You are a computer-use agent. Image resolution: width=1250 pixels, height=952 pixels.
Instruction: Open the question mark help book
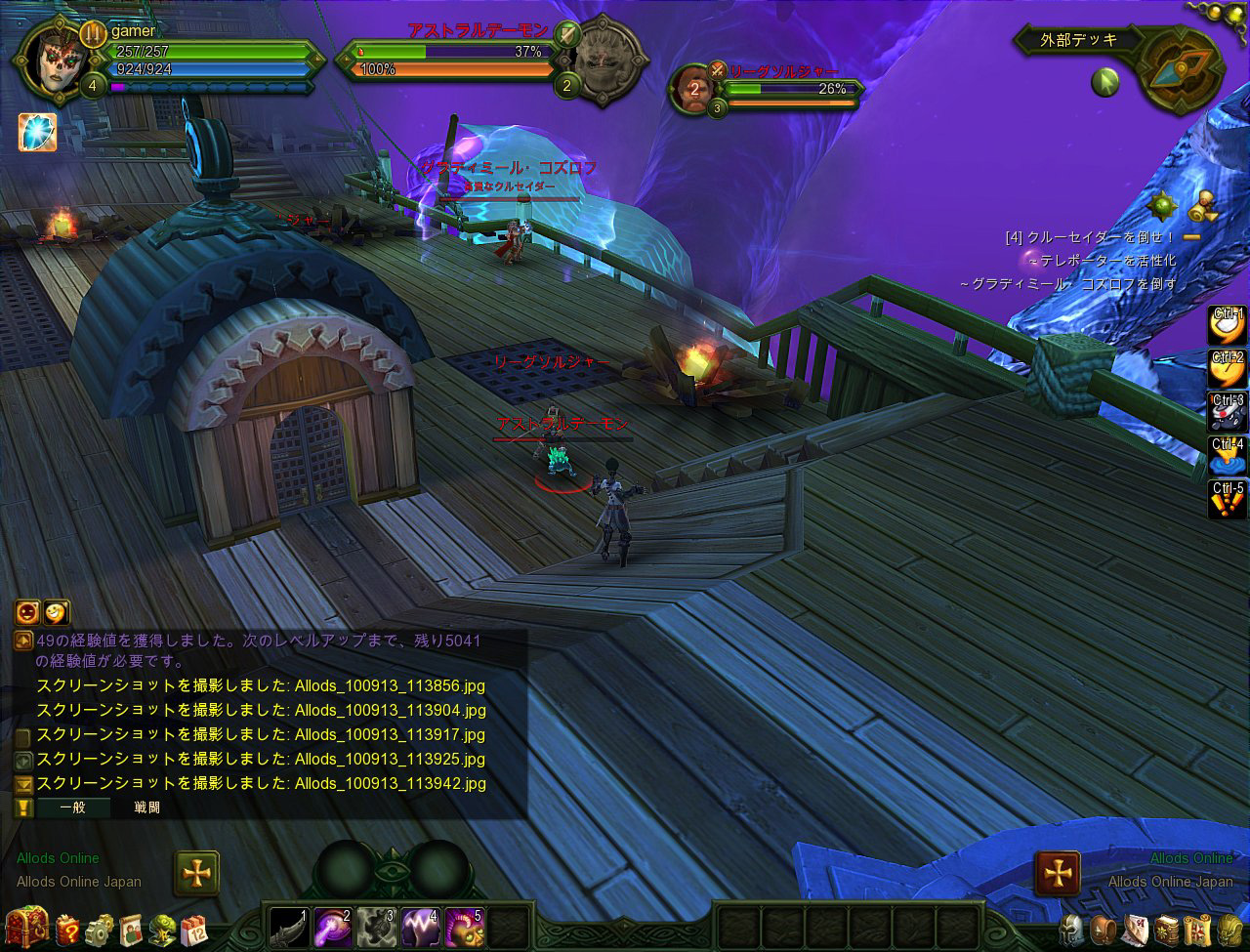pos(67,929)
